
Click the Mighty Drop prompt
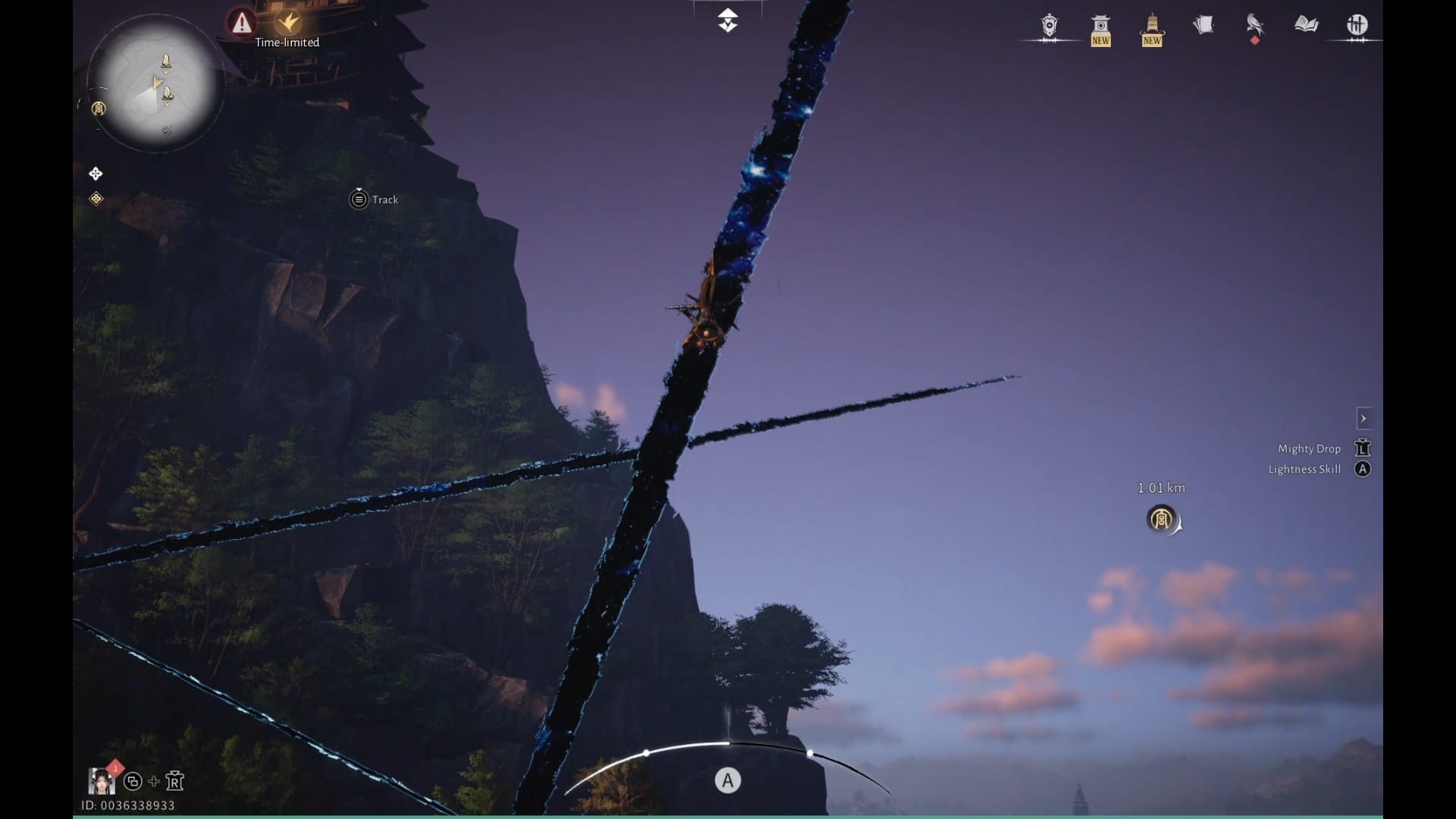tap(1310, 448)
